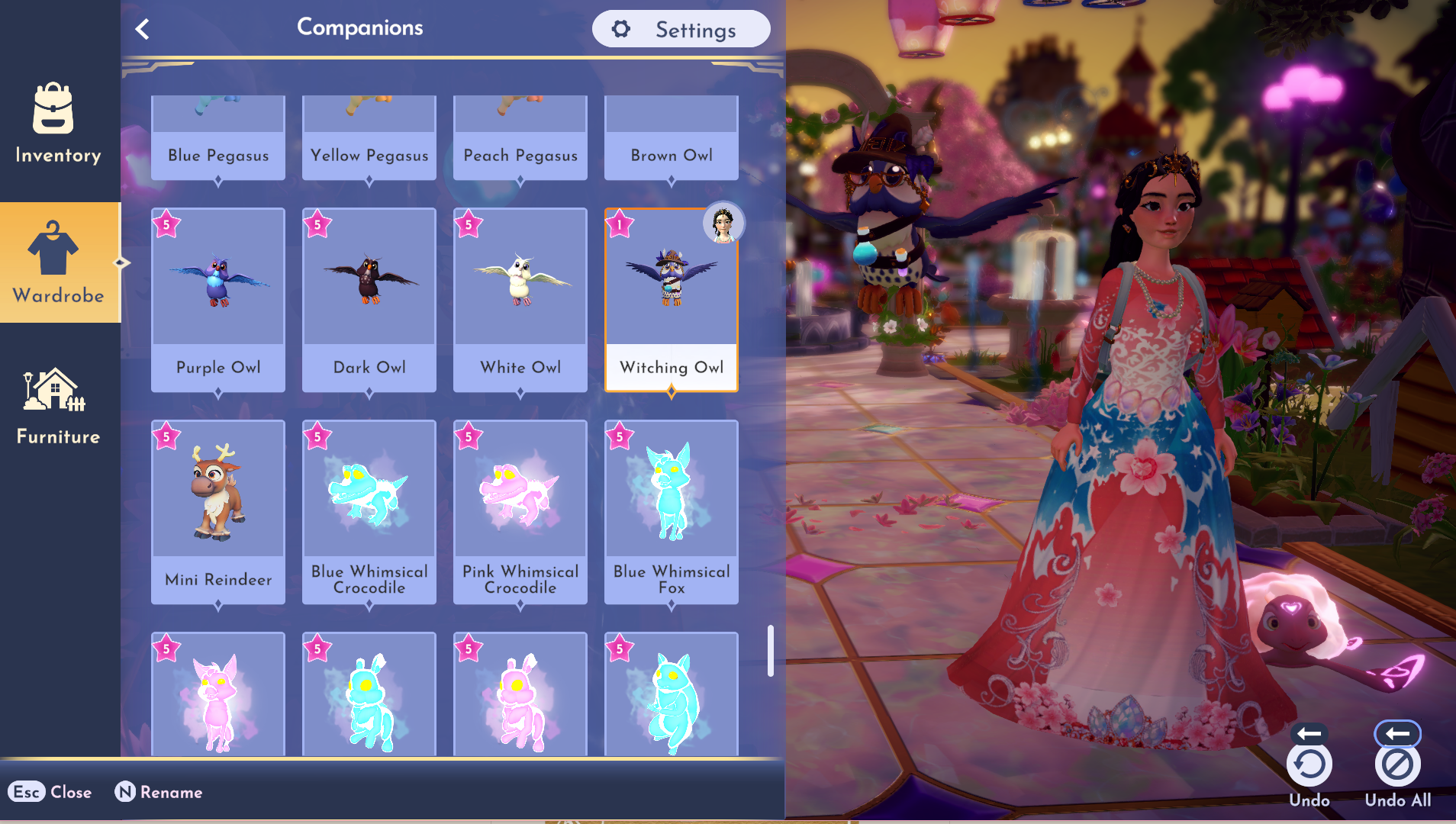Image resolution: width=1456 pixels, height=824 pixels.
Task: Click the companion list scrollbar handle
Action: pyautogui.click(x=771, y=651)
